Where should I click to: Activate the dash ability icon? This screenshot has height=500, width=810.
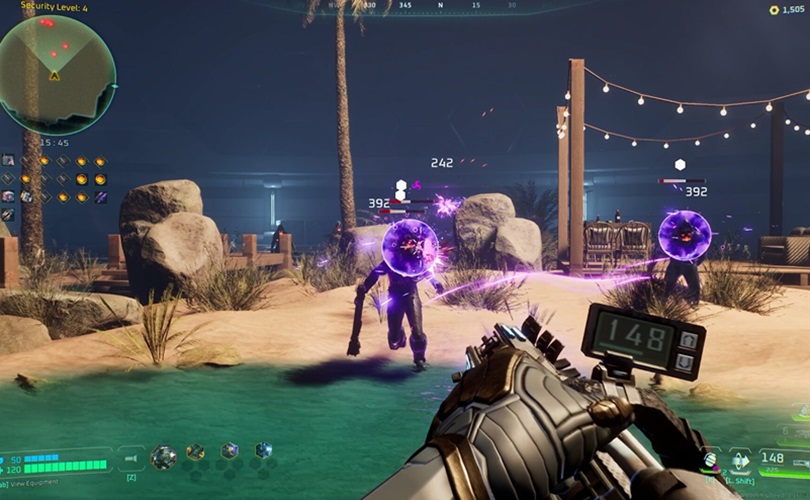(x=740, y=460)
